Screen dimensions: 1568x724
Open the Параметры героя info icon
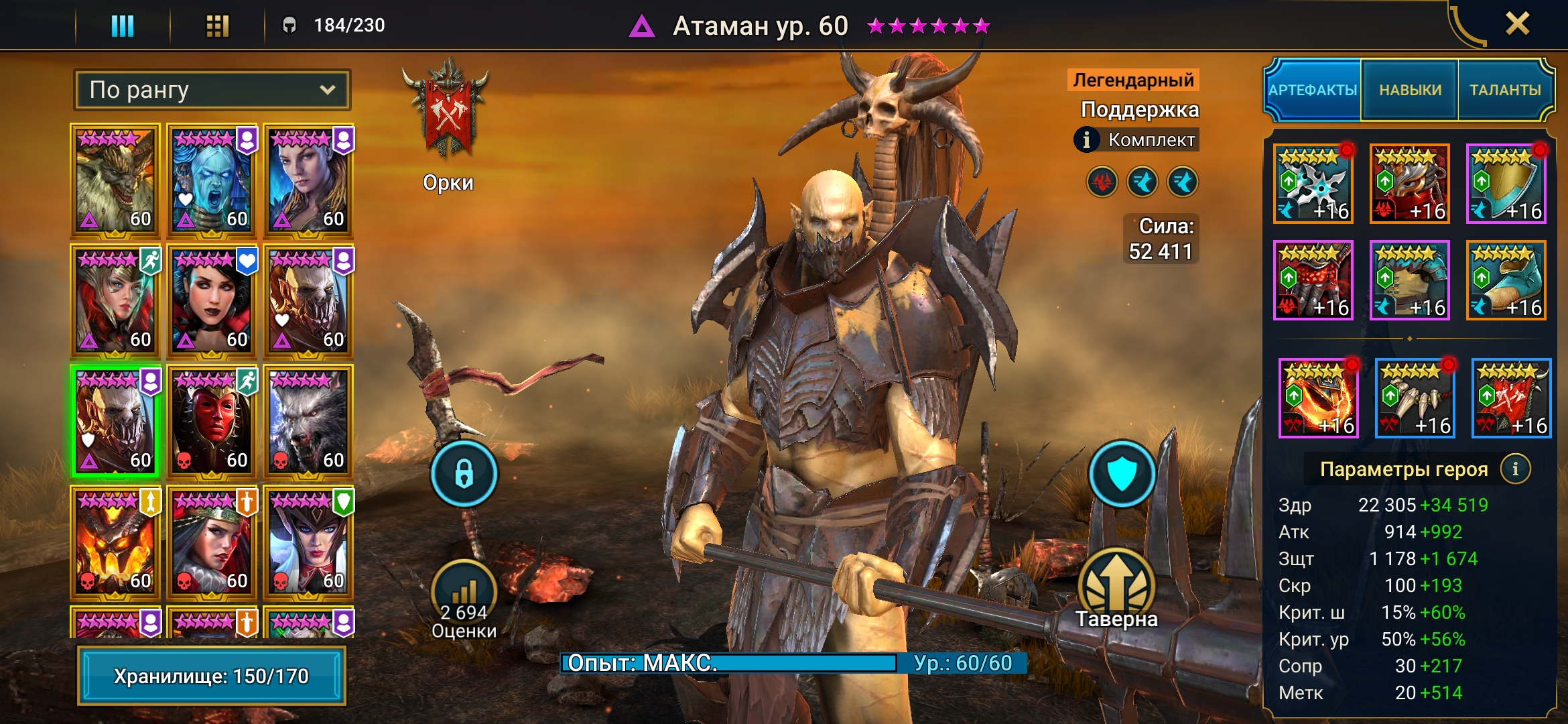tap(1516, 469)
